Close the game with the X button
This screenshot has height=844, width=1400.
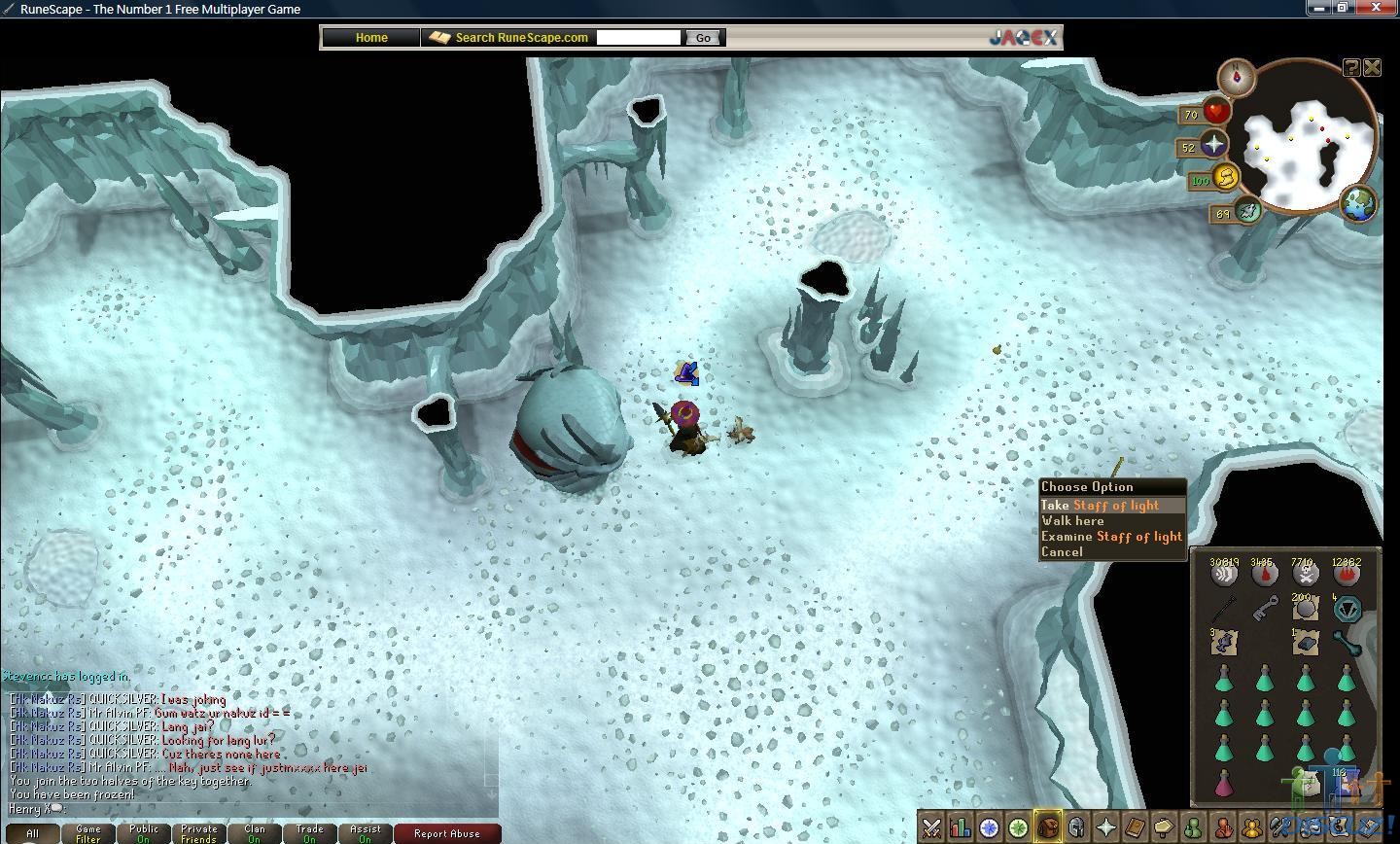coord(1372,67)
